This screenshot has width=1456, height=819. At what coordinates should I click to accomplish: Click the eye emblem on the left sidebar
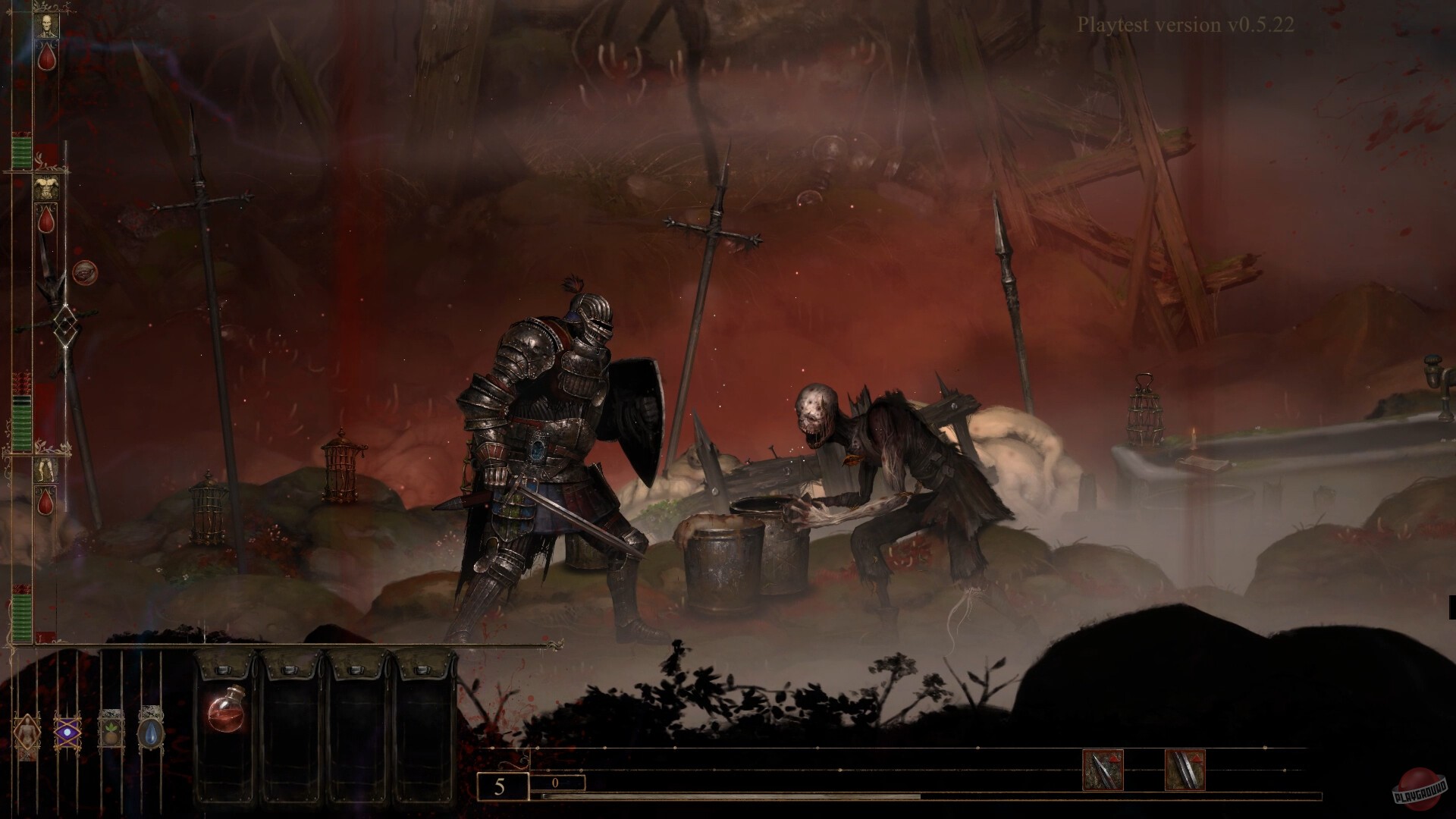[x=85, y=271]
